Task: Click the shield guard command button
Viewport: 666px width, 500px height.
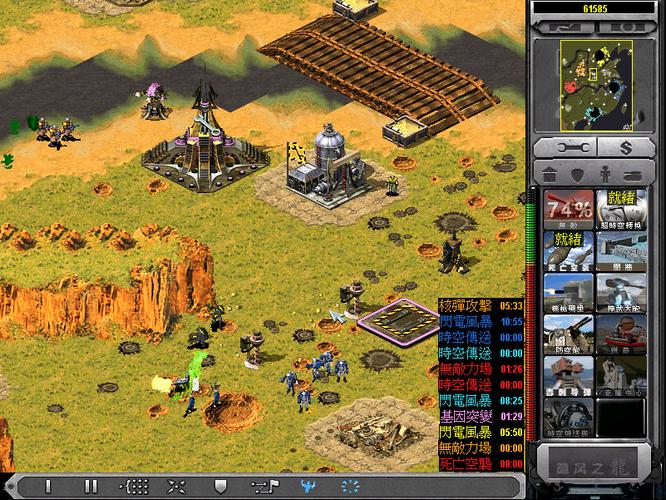Action: [x=220, y=486]
